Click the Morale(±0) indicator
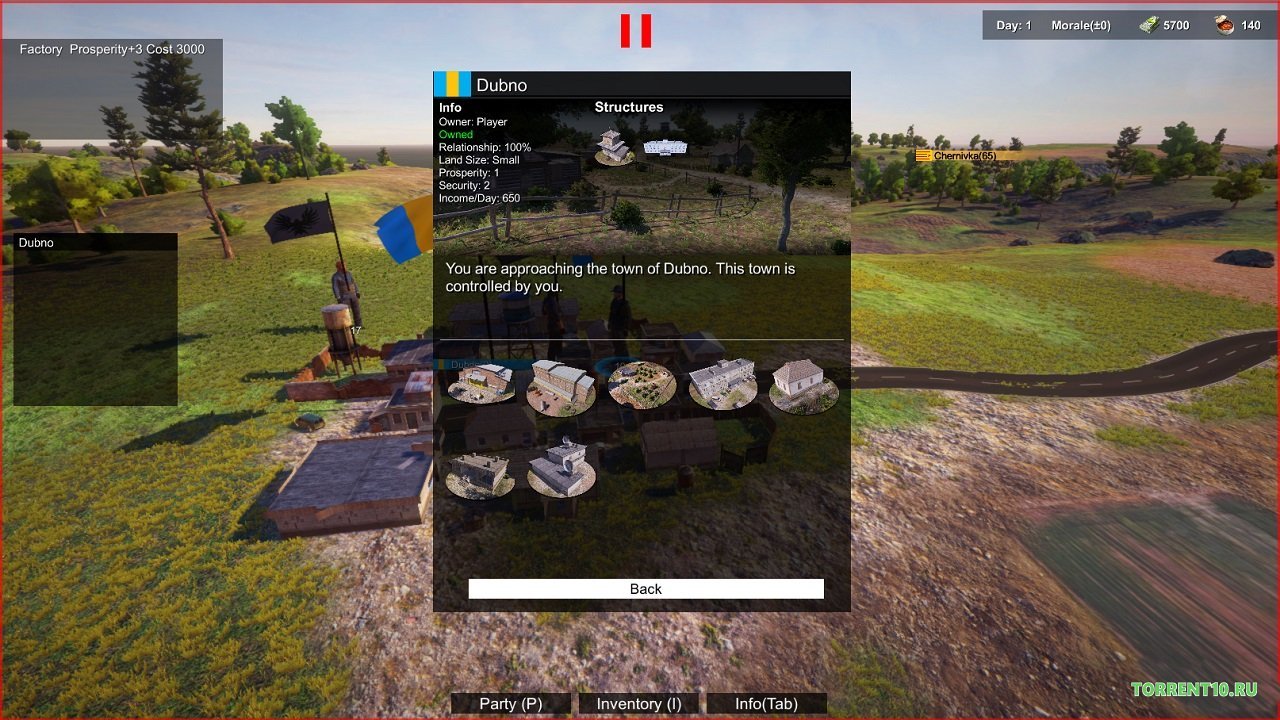This screenshot has height=720, width=1280. 1080,25
